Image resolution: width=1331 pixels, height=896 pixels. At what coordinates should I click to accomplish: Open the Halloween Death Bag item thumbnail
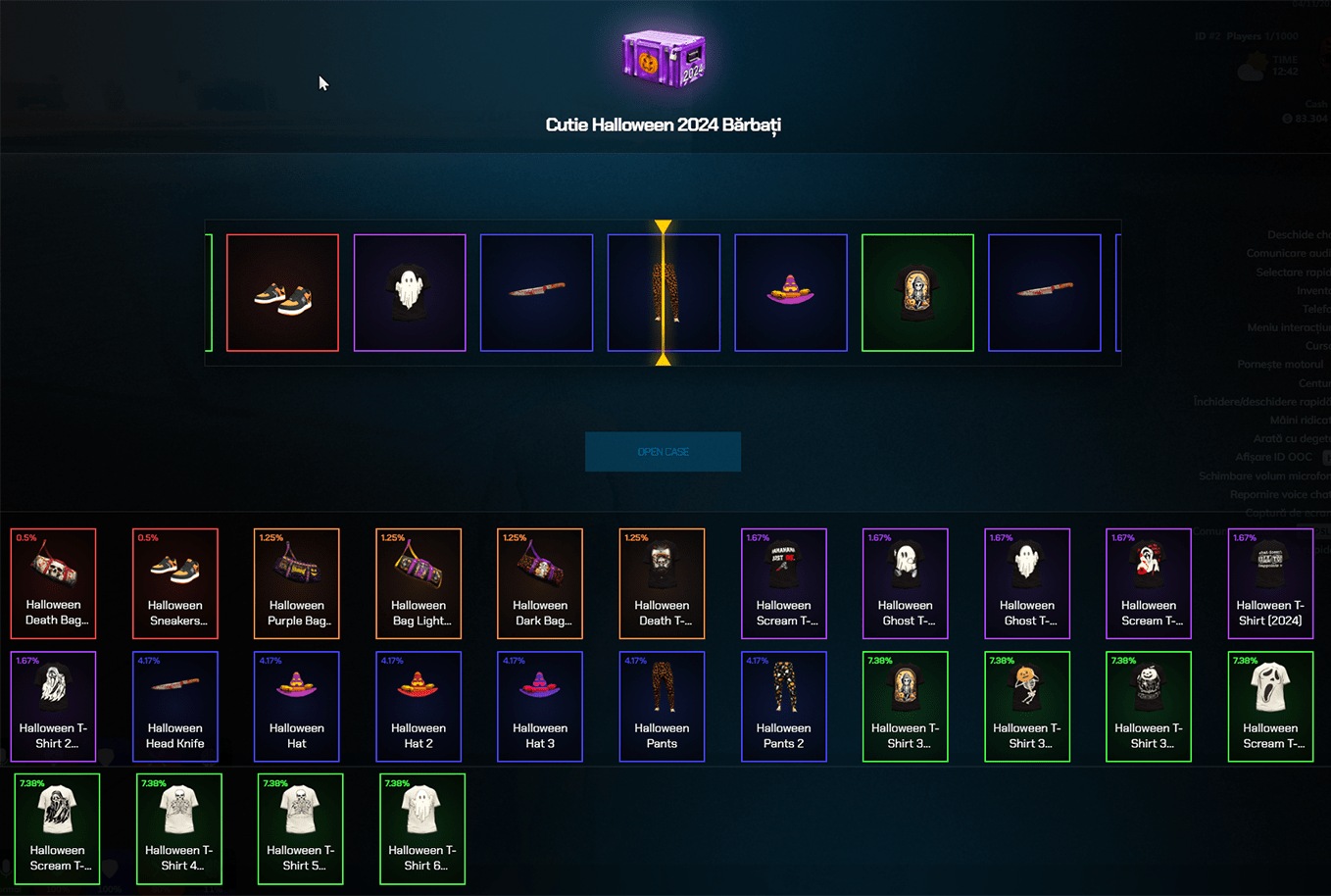tap(53, 584)
